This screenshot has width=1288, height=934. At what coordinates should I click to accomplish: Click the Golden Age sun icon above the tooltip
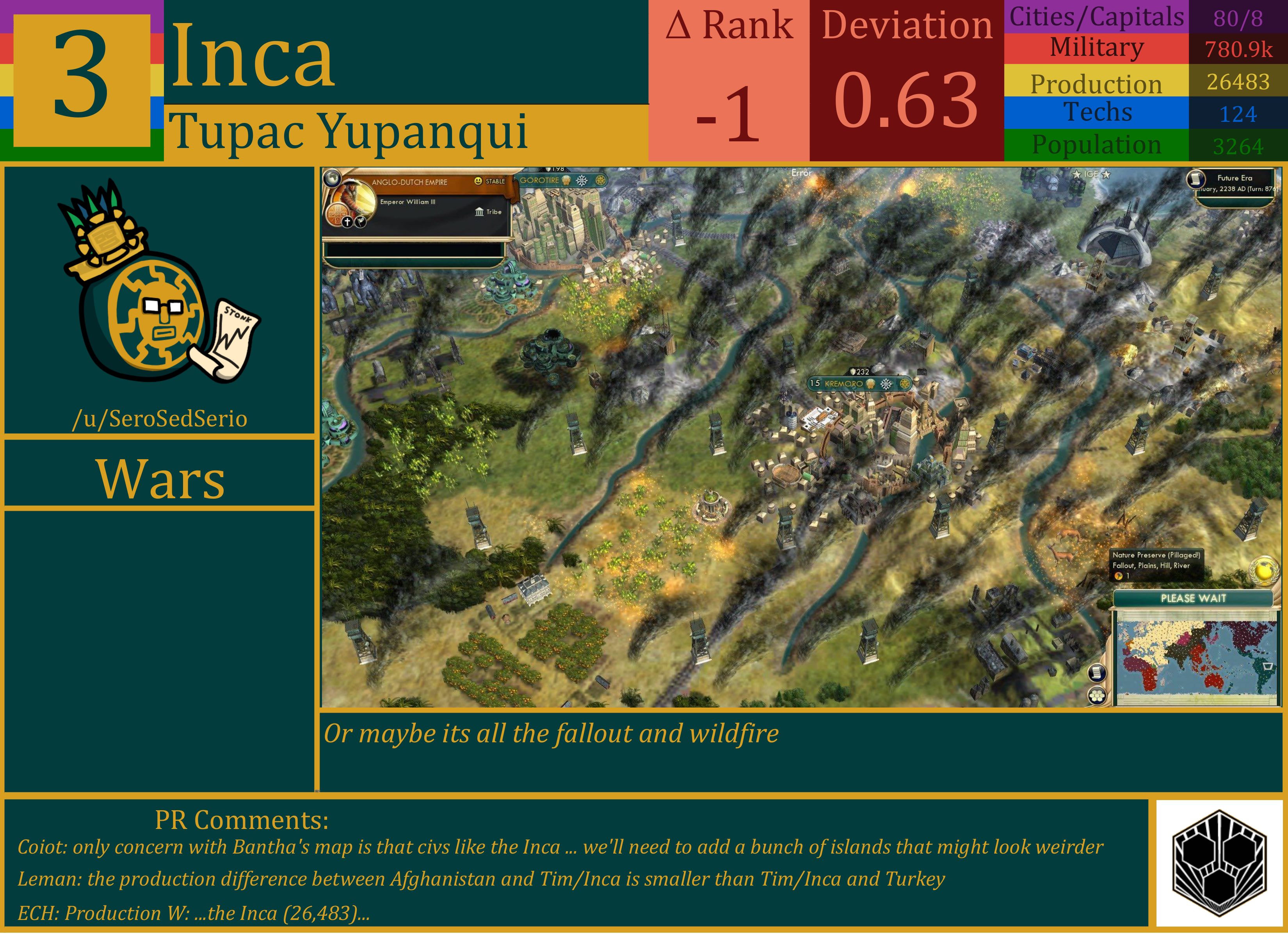point(1263,572)
